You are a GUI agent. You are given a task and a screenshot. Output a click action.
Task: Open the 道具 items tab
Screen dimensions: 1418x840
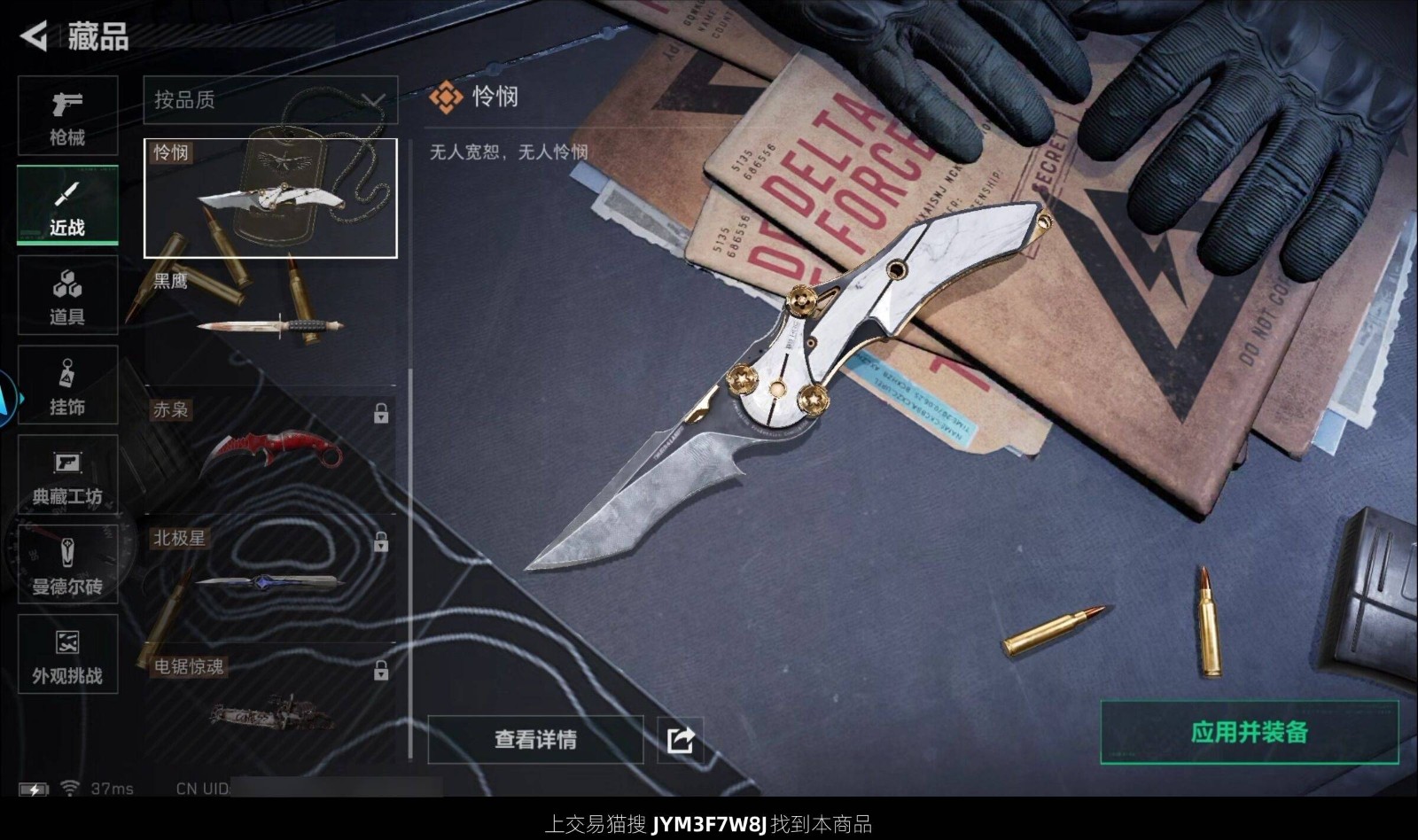(x=67, y=296)
